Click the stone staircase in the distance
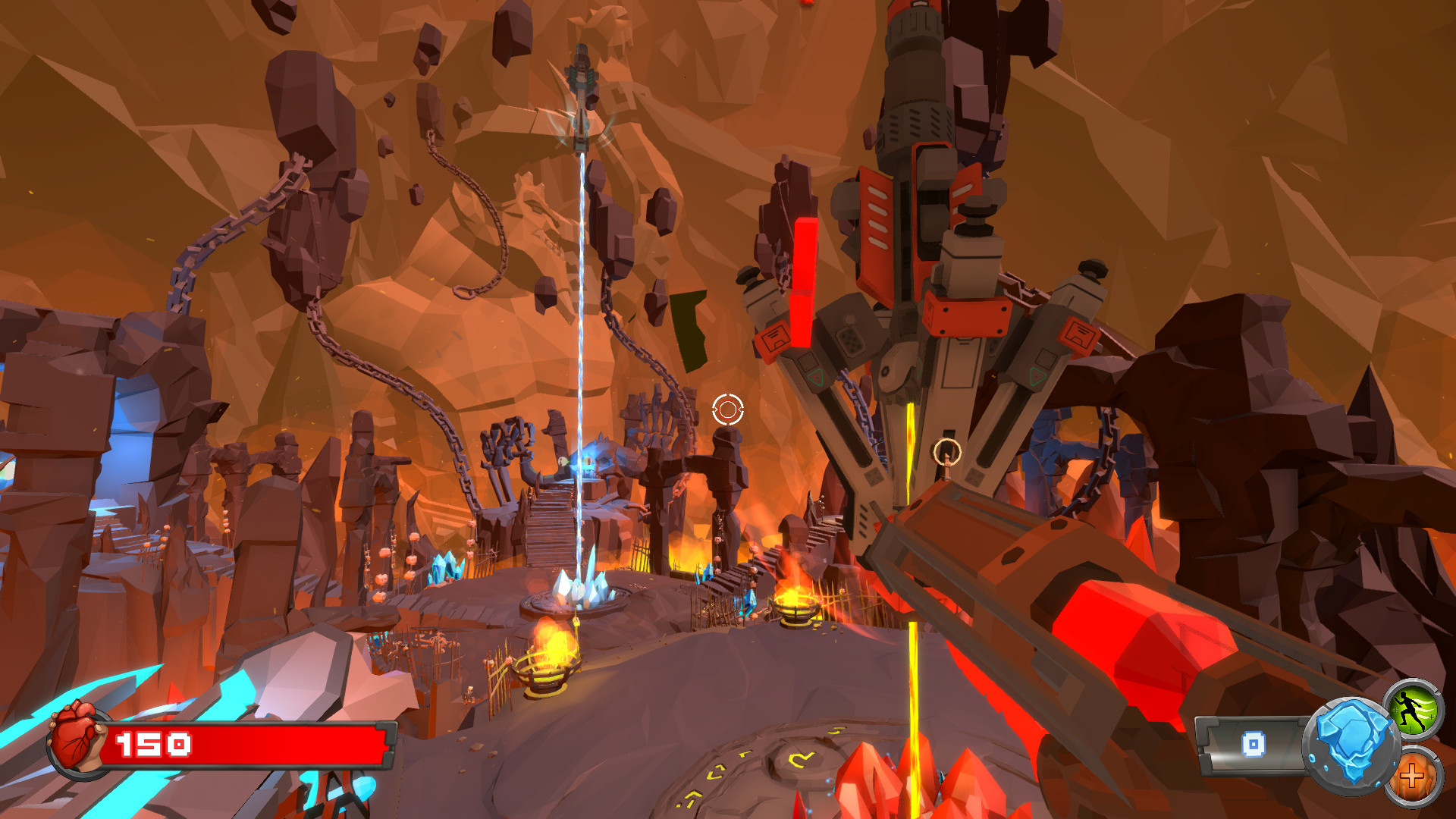The height and width of the screenshot is (819, 1456). click(x=548, y=523)
